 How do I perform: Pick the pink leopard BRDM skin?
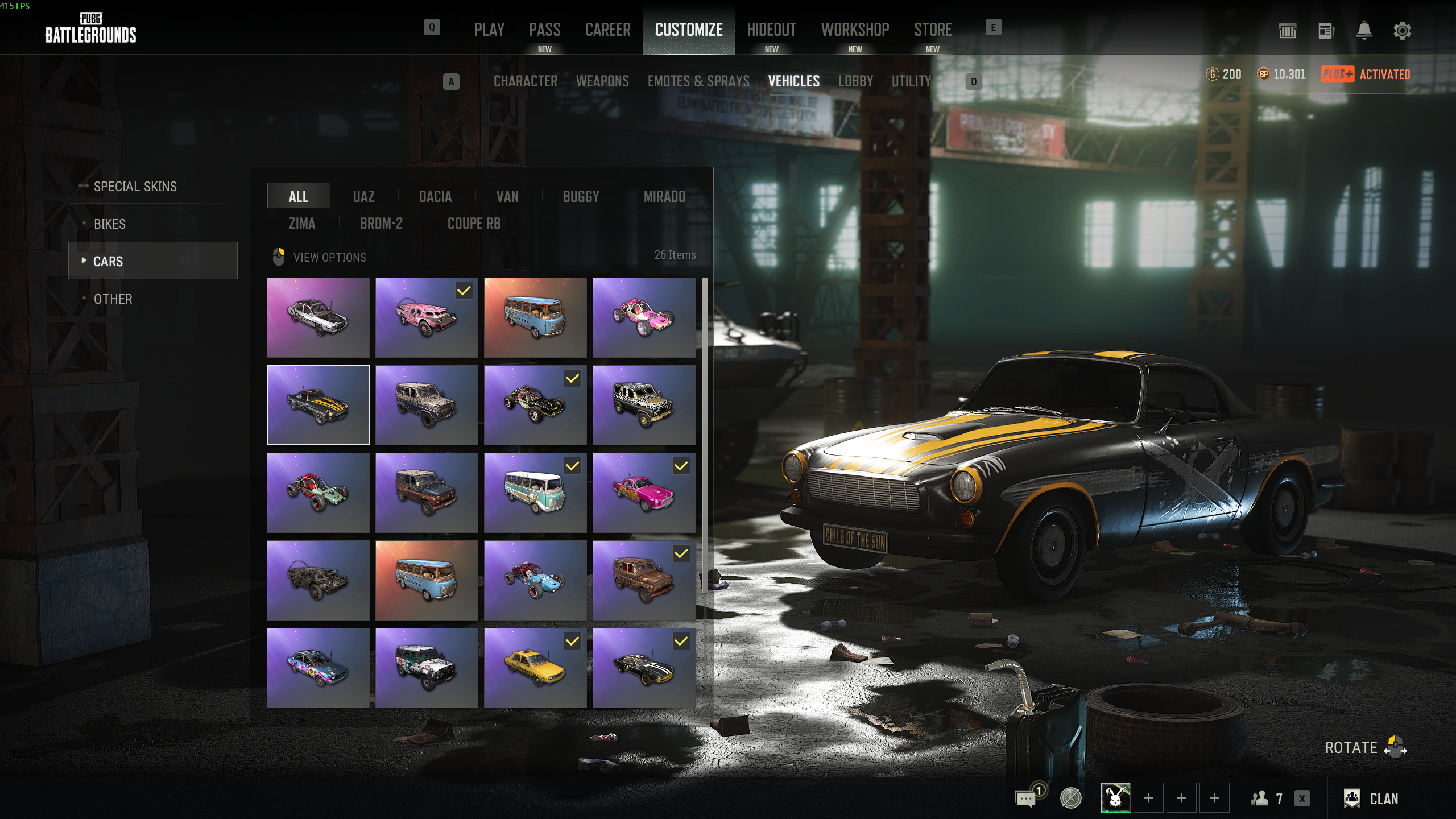(x=426, y=317)
